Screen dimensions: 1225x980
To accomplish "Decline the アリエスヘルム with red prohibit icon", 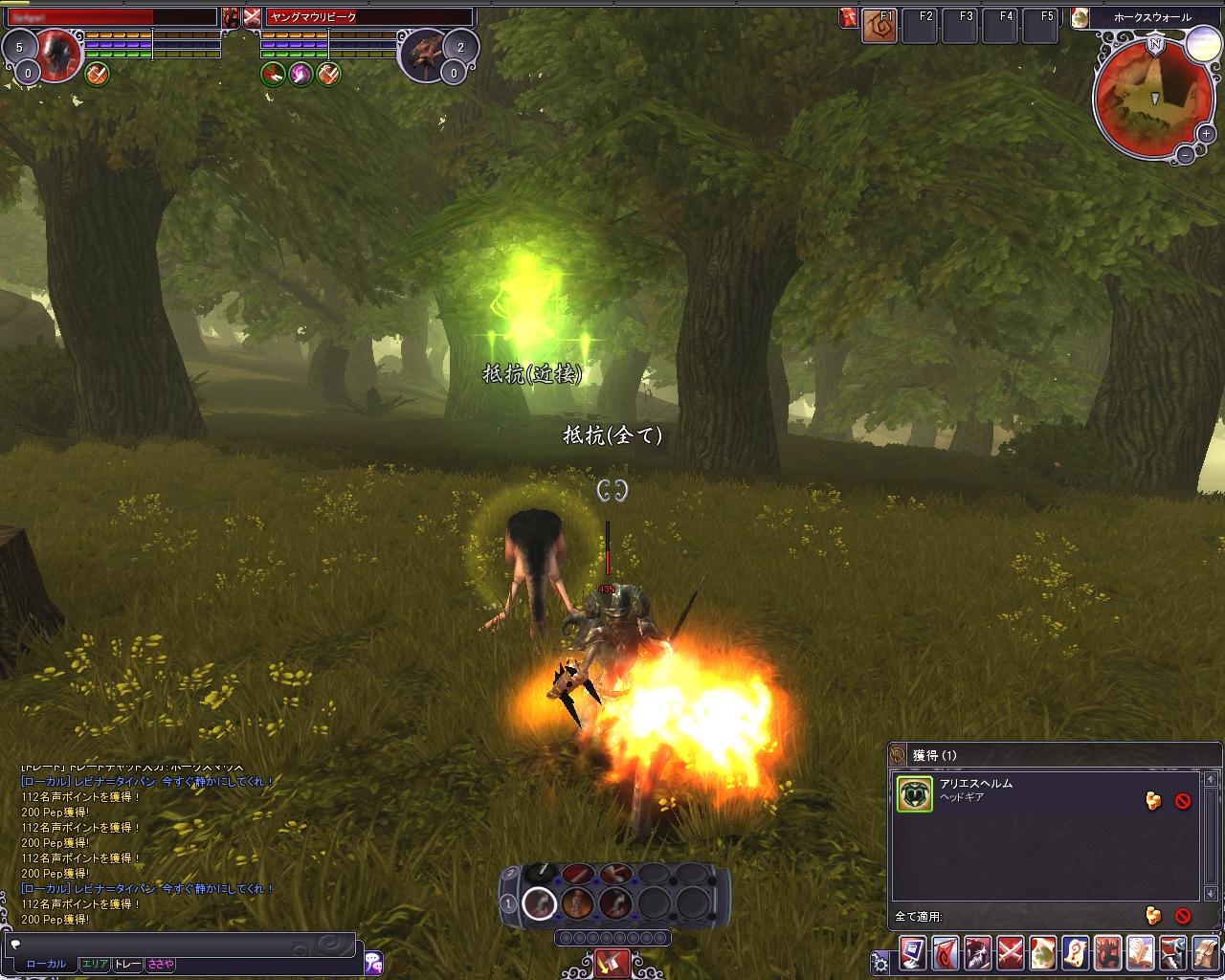I will click(1183, 801).
